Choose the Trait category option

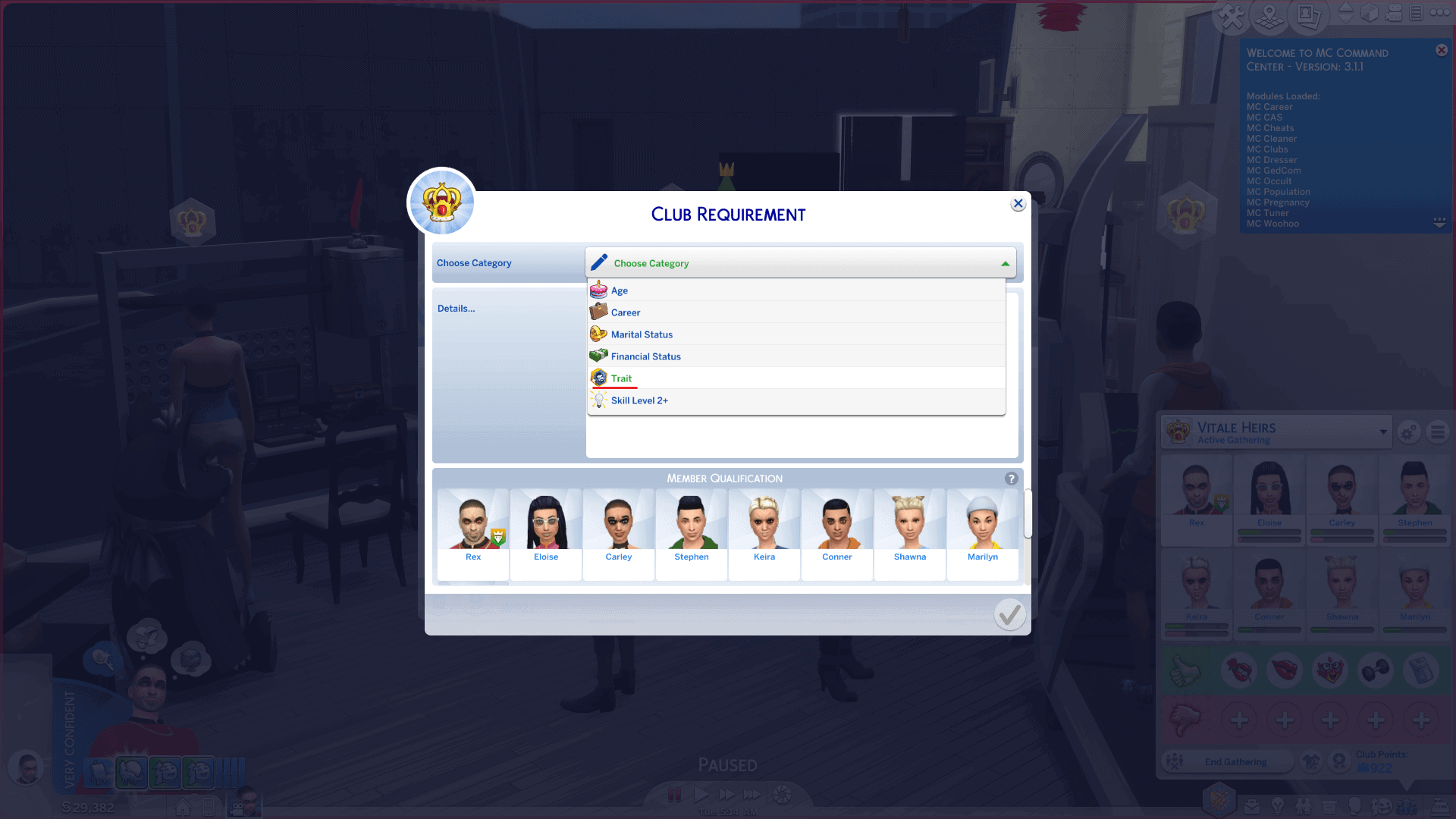click(621, 378)
